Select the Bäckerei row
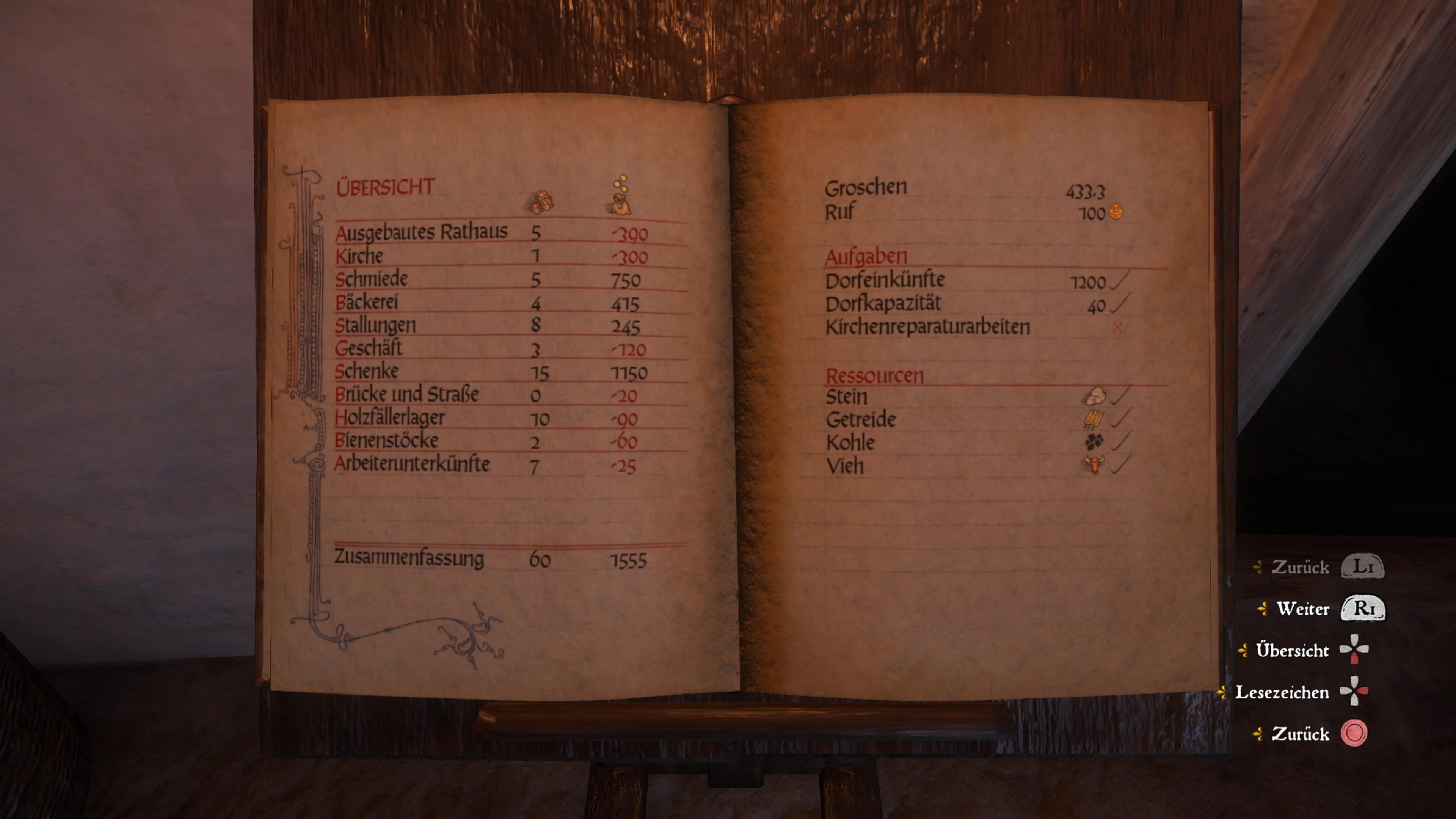Viewport: 1456px width, 819px height. pyautogui.click(x=367, y=303)
